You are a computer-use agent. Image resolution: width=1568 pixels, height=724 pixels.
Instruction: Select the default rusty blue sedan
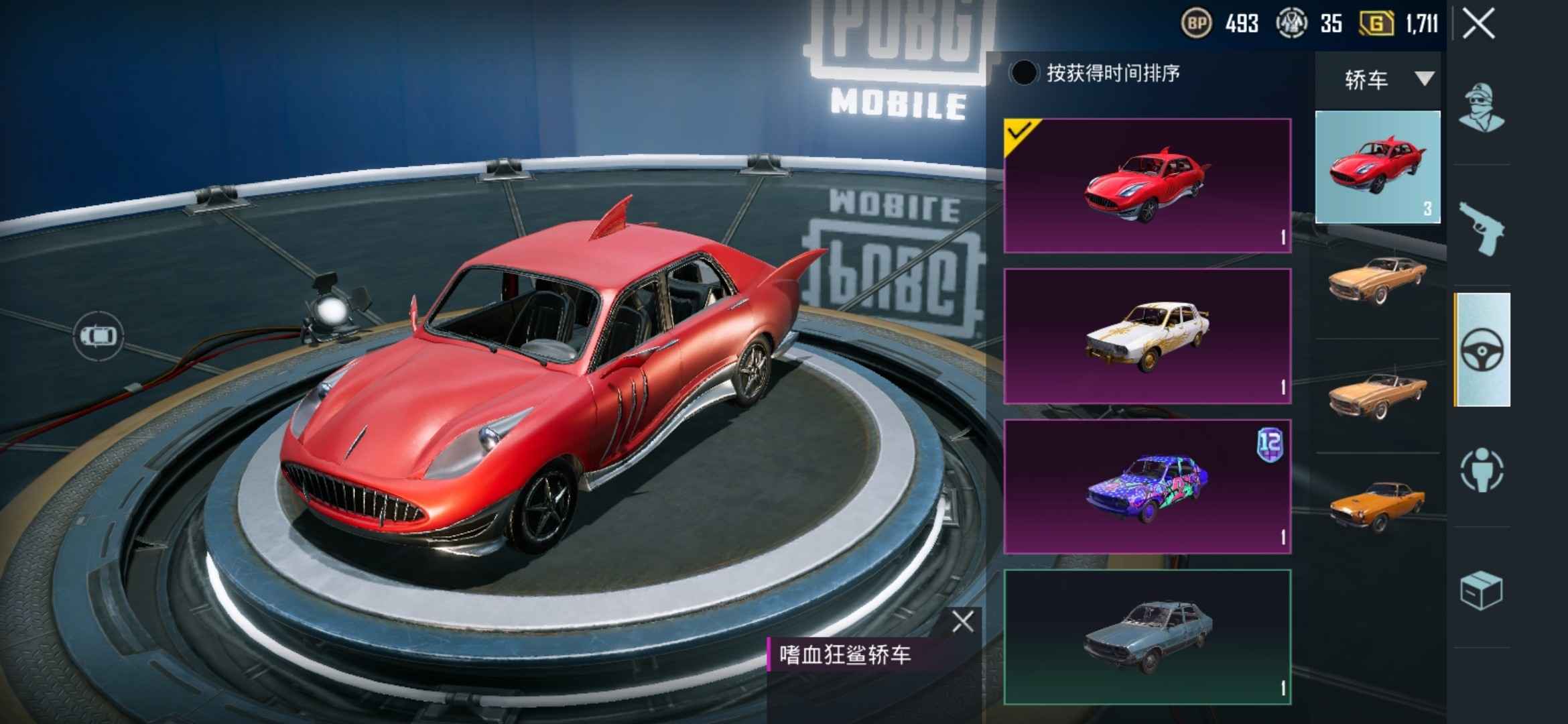[1147, 637]
